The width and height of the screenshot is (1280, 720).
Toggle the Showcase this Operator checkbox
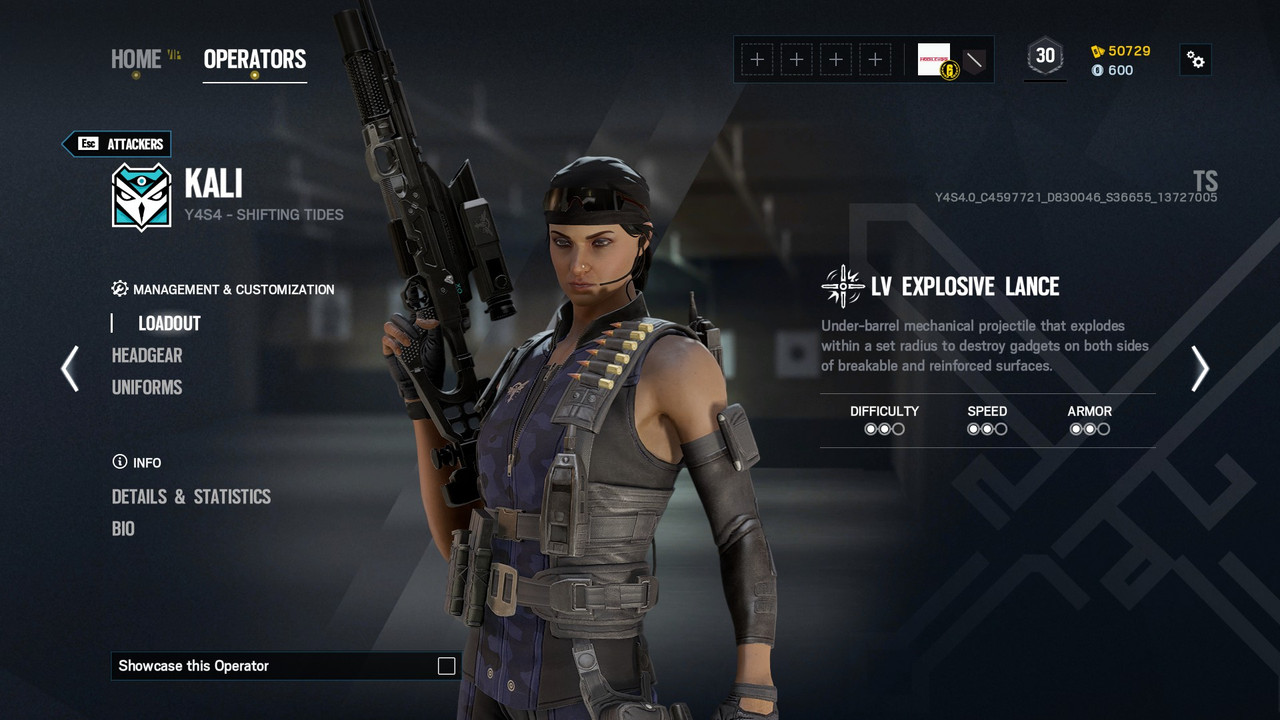point(446,666)
